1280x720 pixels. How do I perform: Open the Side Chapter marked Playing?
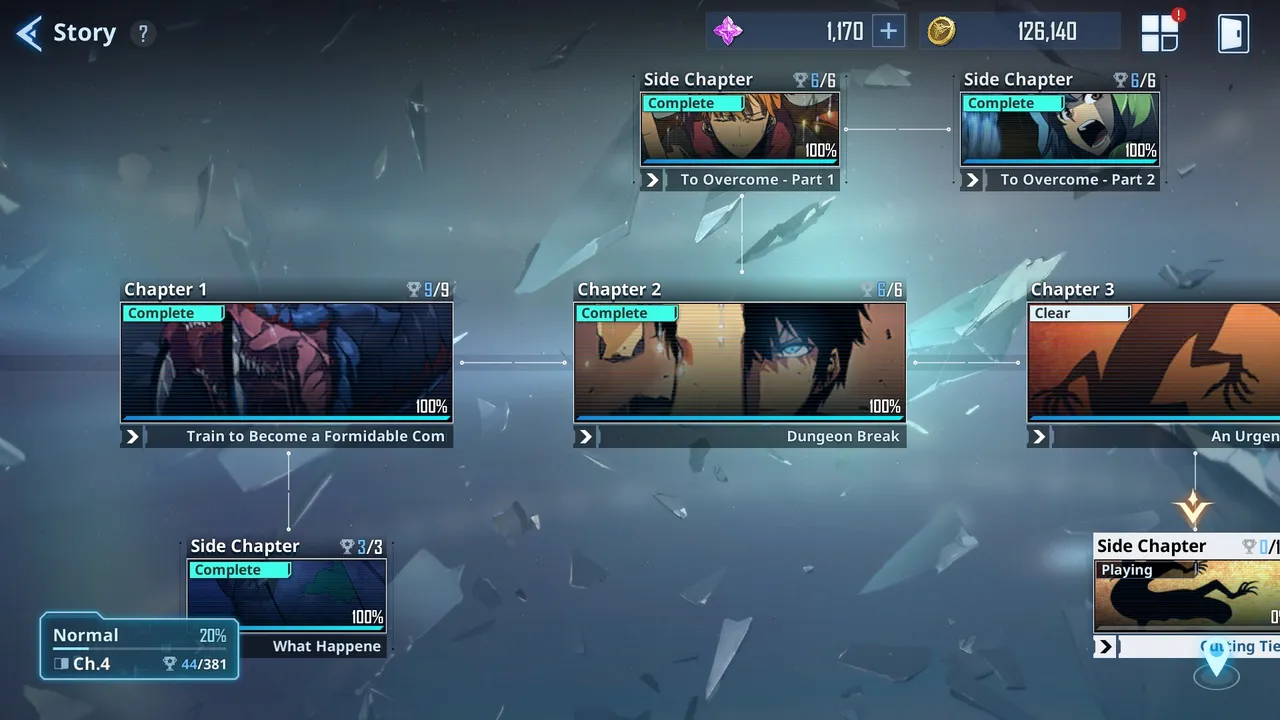1187,596
